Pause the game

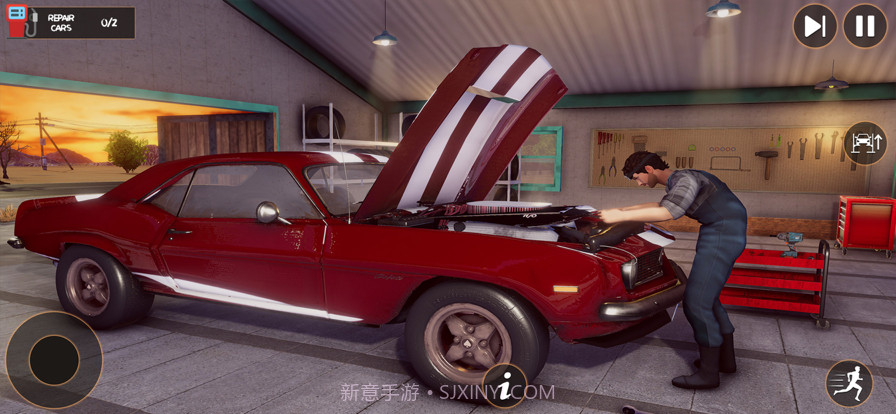point(865,26)
